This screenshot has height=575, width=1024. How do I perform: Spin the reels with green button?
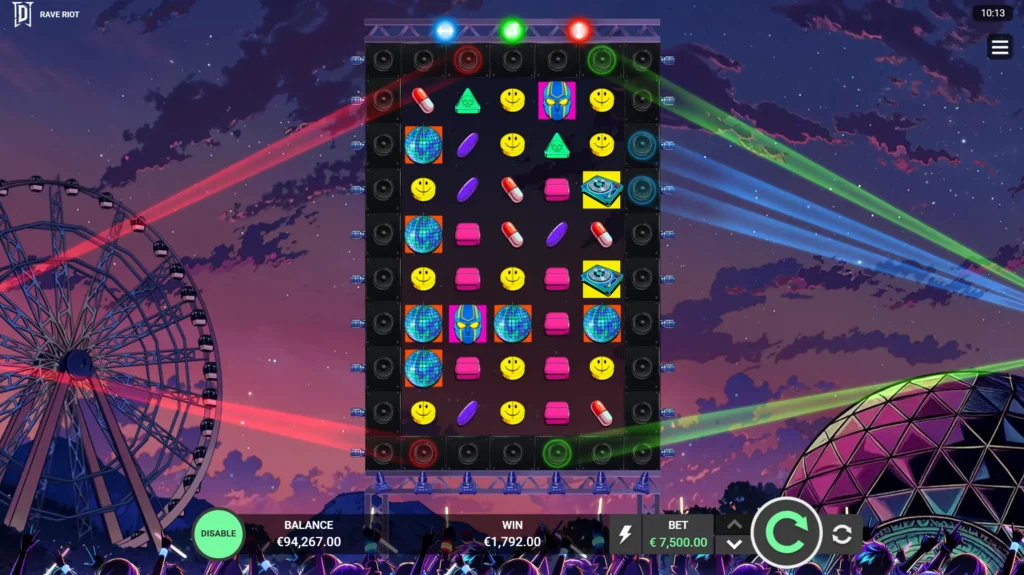coord(786,534)
